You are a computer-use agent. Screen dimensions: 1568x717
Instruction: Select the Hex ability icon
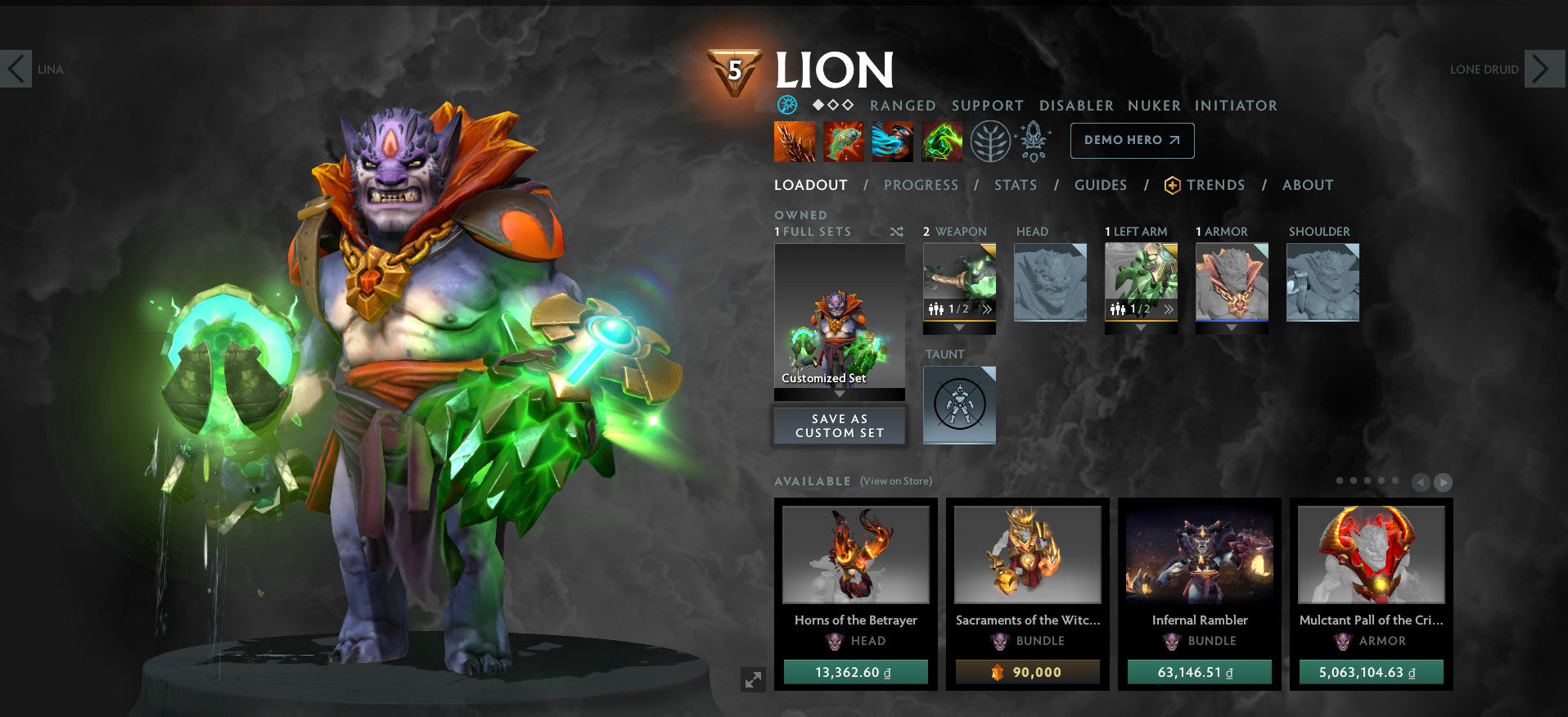coord(842,140)
